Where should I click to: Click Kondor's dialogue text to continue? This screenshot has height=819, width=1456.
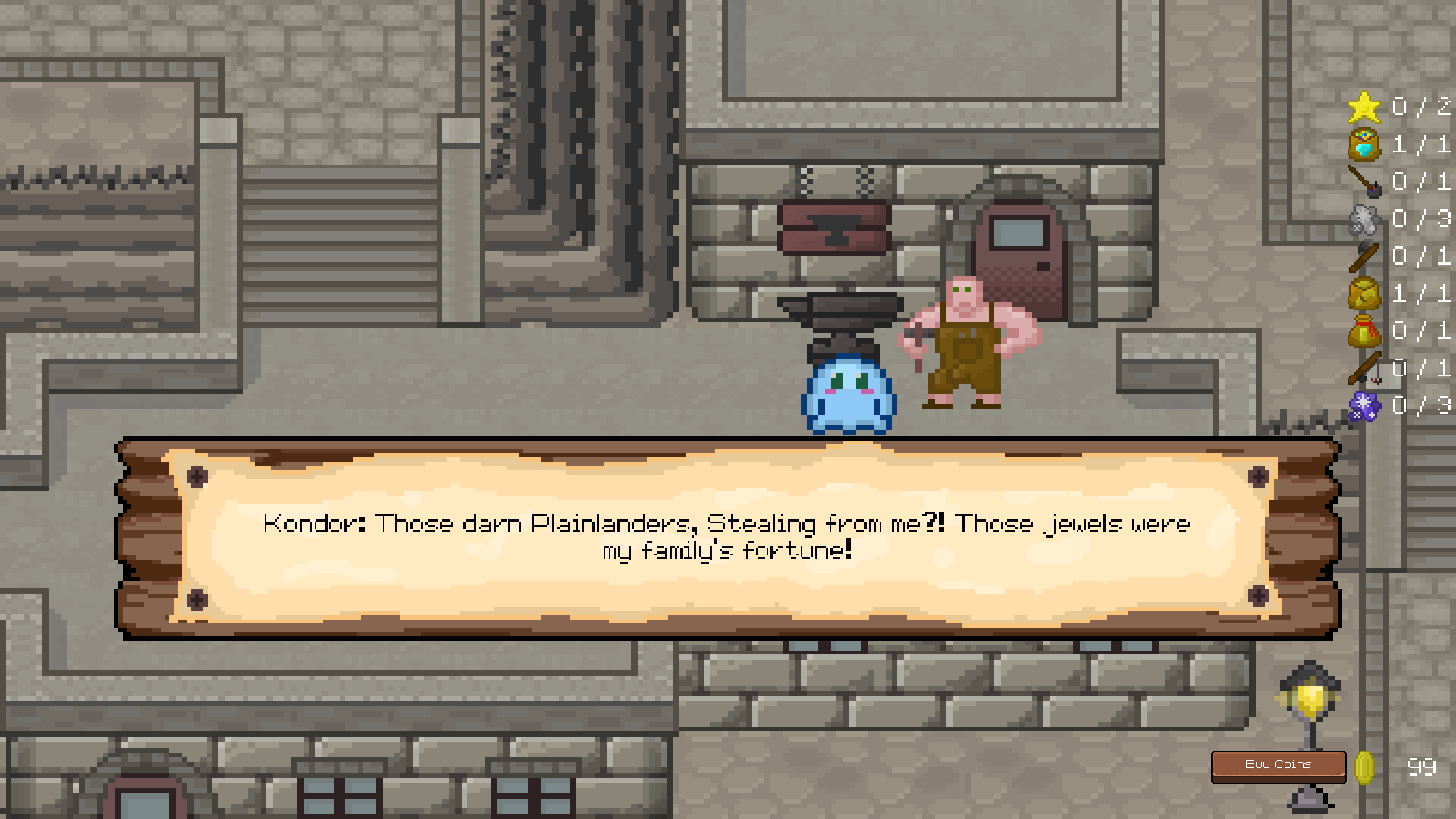[x=726, y=536]
